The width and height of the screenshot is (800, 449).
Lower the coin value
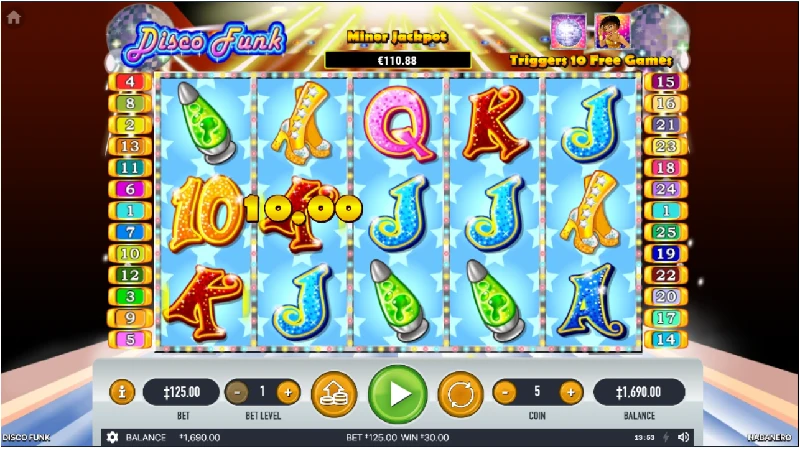click(x=506, y=392)
